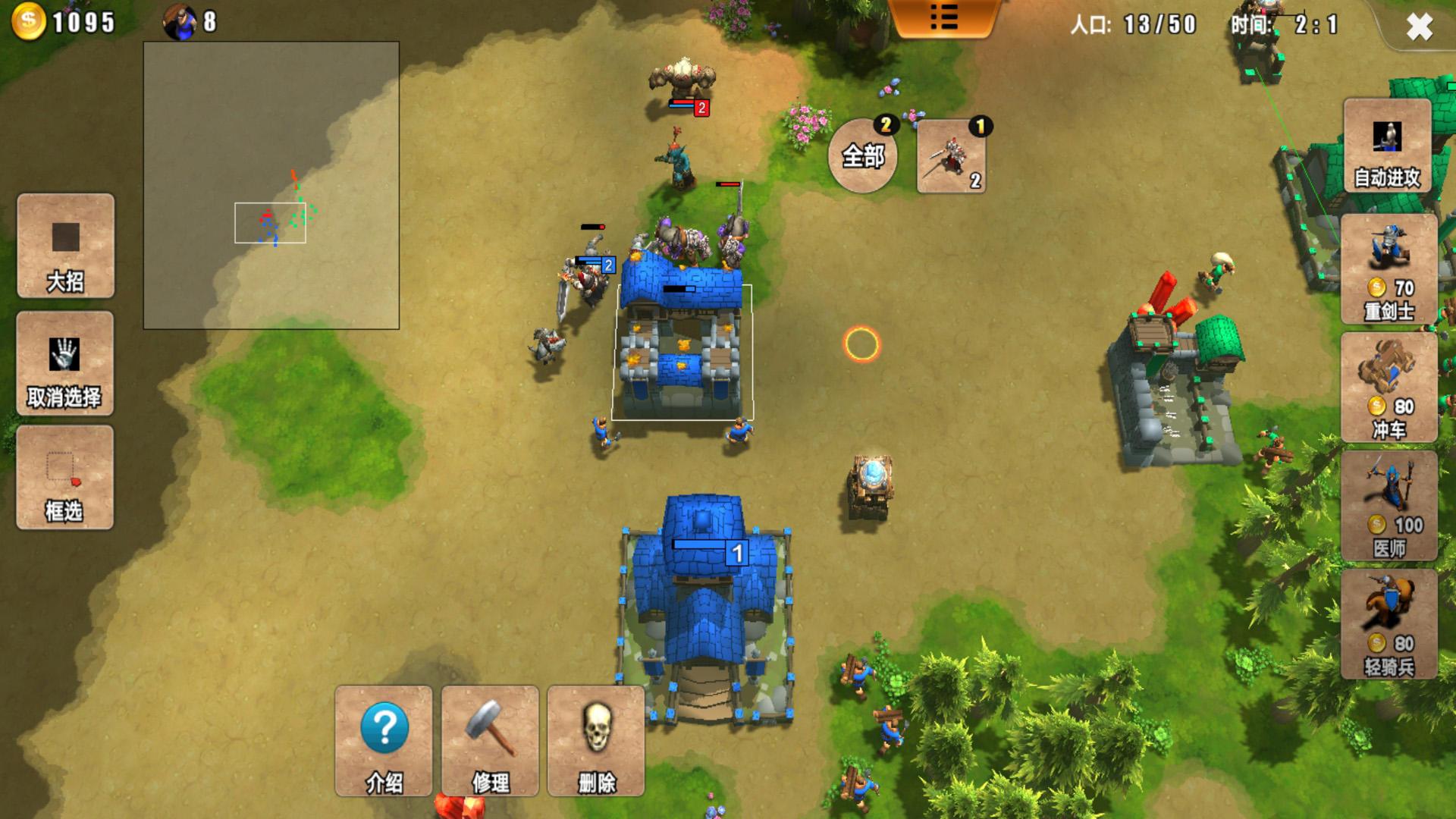Open the 介绍 building info
Viewport: 1456px width, 819px height.
point(384,741)
